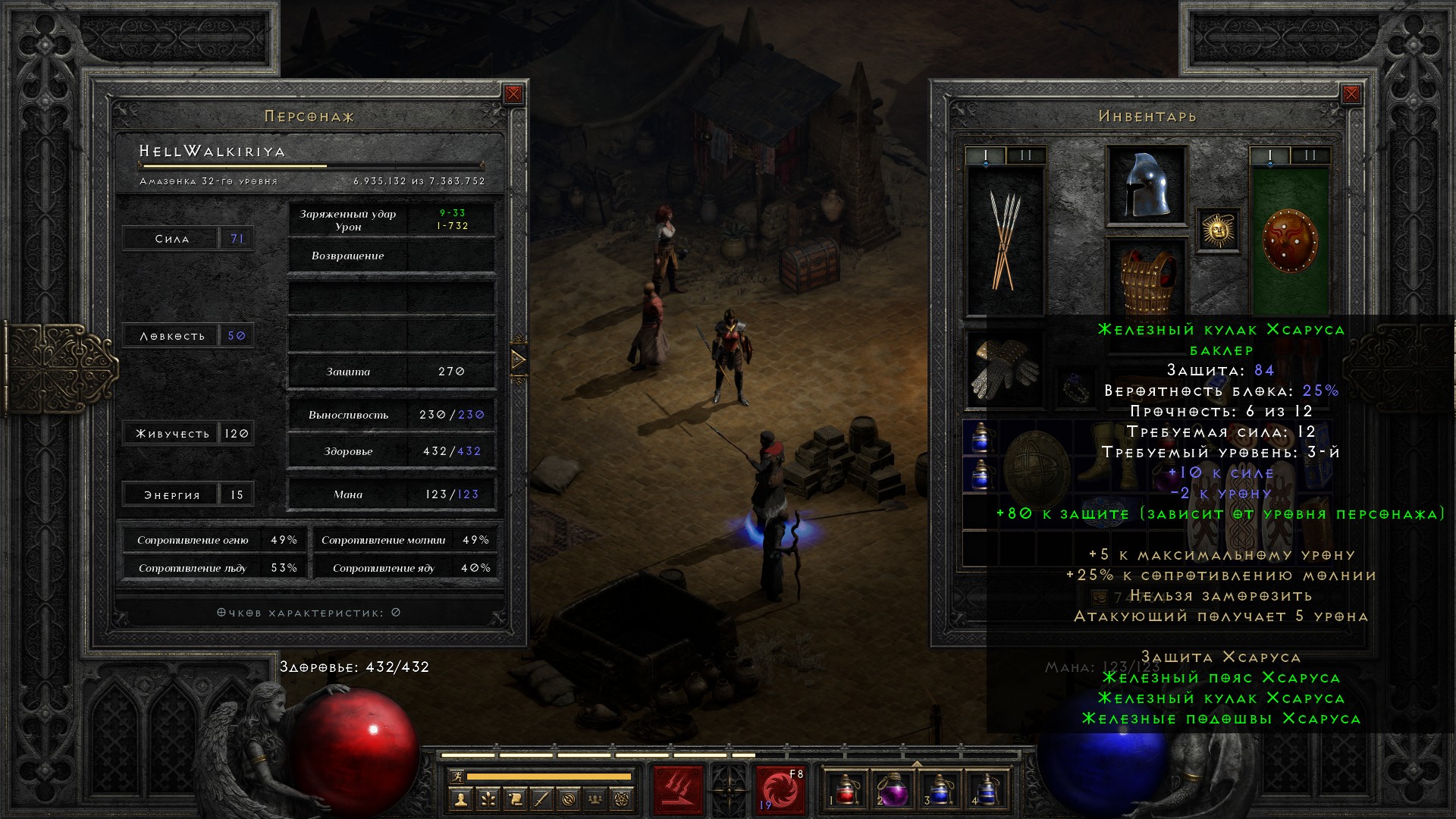Switch to weapon set II above shield

[x=1310, y=155]
